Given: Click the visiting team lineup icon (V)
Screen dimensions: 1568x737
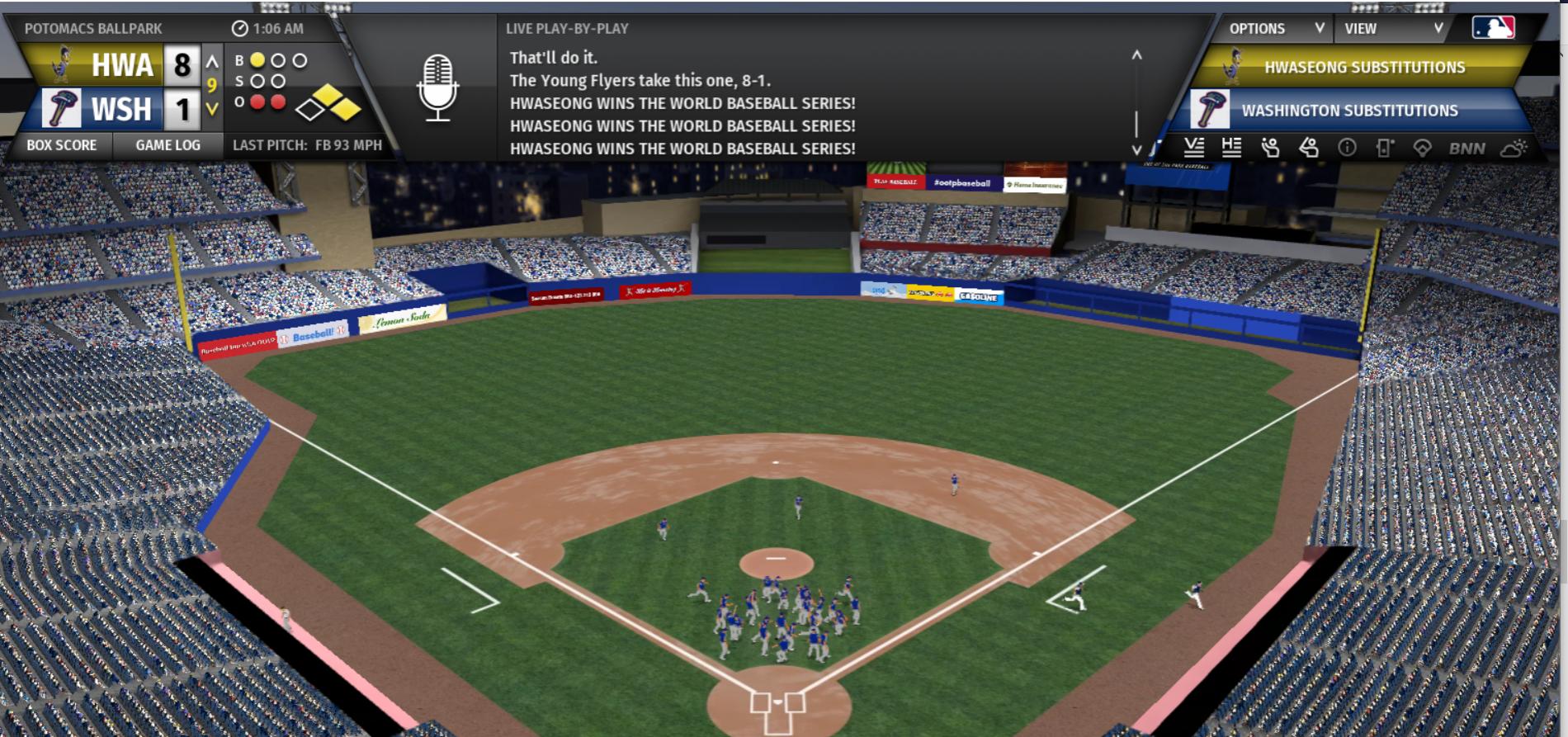Looking at the screenshot, I should [x=1193, y=148].
